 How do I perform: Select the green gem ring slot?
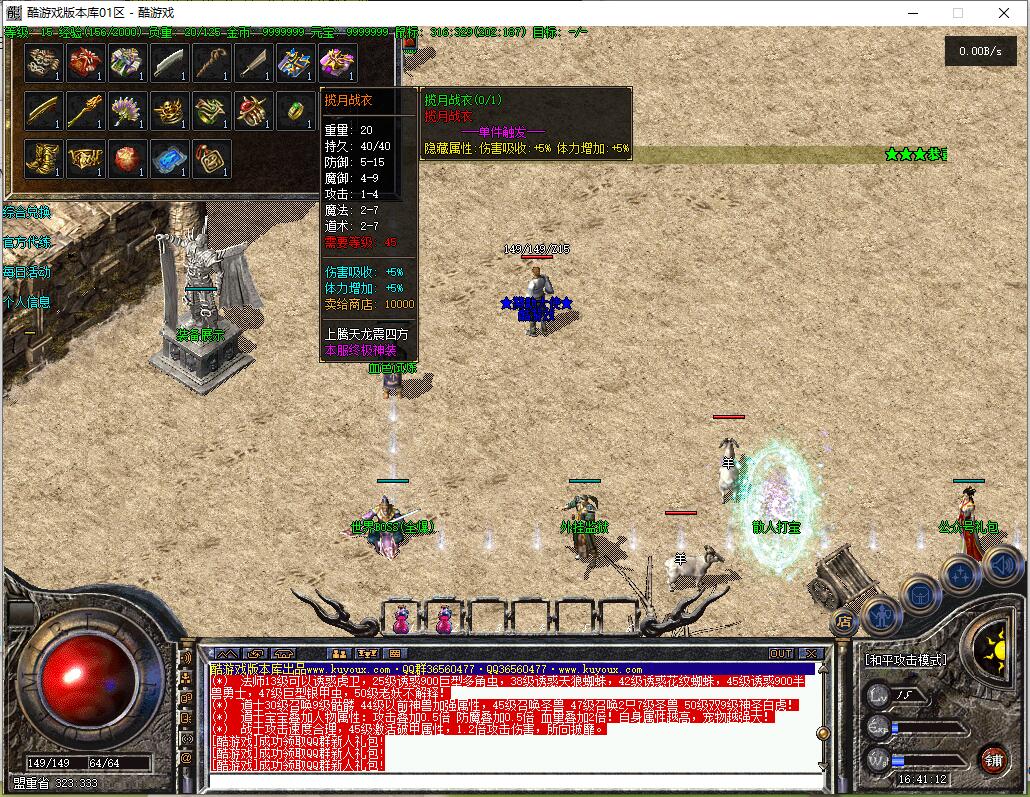tap(295, 110)
